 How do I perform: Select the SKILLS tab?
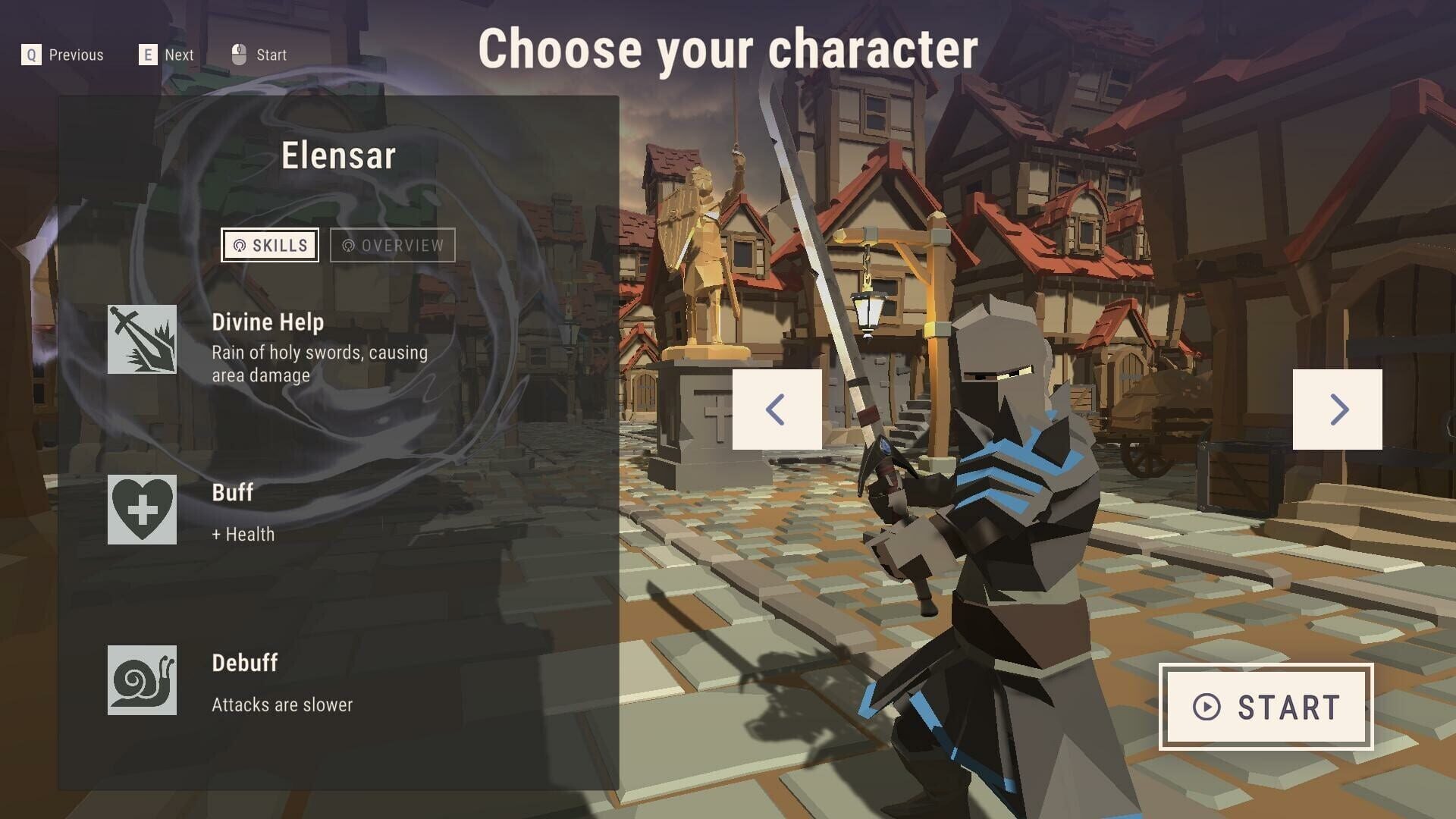[271, 245]
